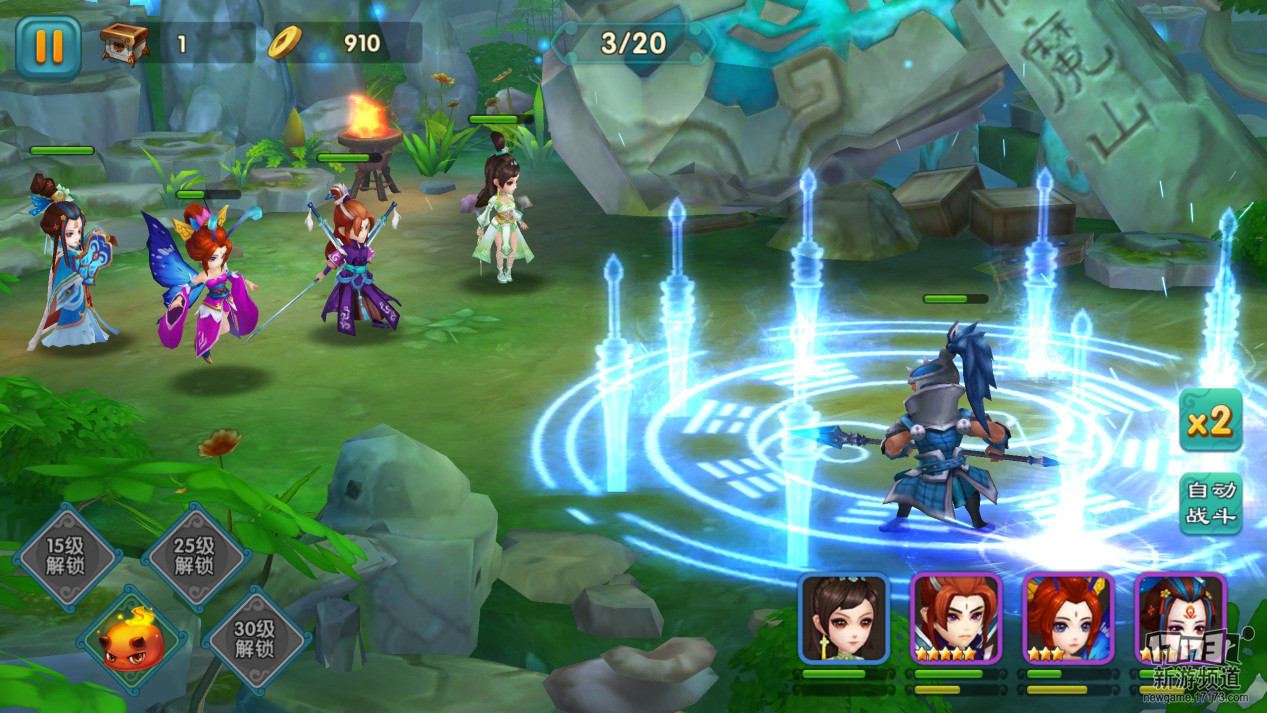The image size is (1267, 713).
Task: Tap the gold coin currency icon
Action: pyautogui.click(x=284, y=42)
